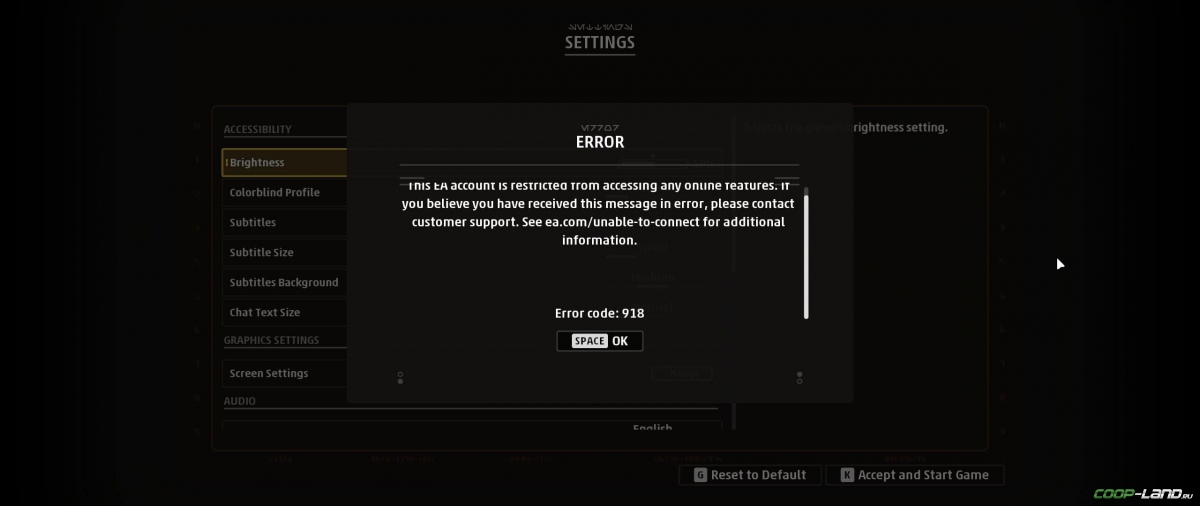
Task: Click Reset to Default button
Action: tap(750, 475)
